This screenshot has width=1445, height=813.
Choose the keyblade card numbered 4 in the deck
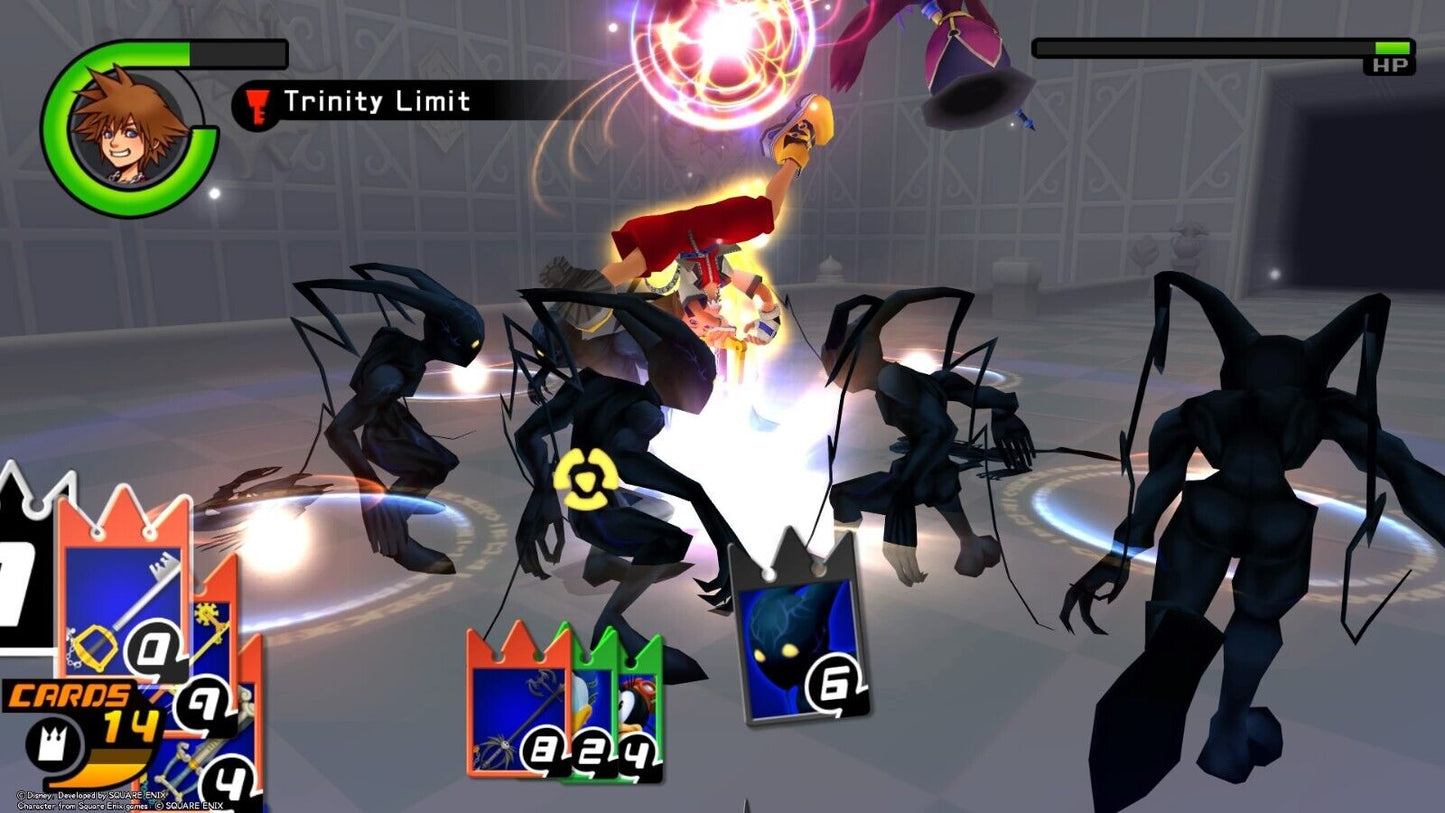(235, 758)
